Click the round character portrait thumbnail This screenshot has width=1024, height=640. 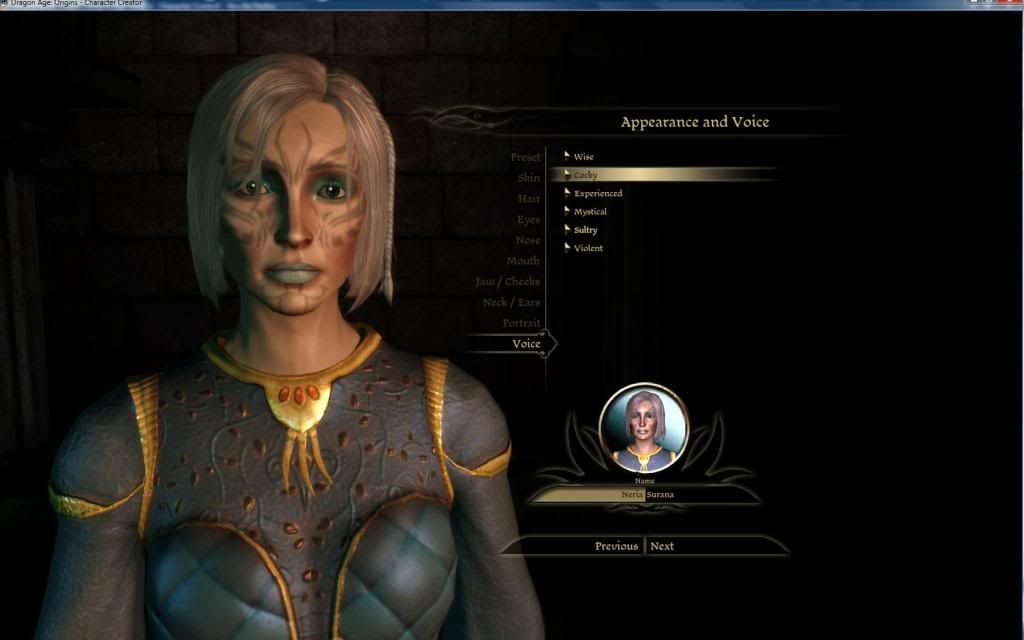click(643, 428)
